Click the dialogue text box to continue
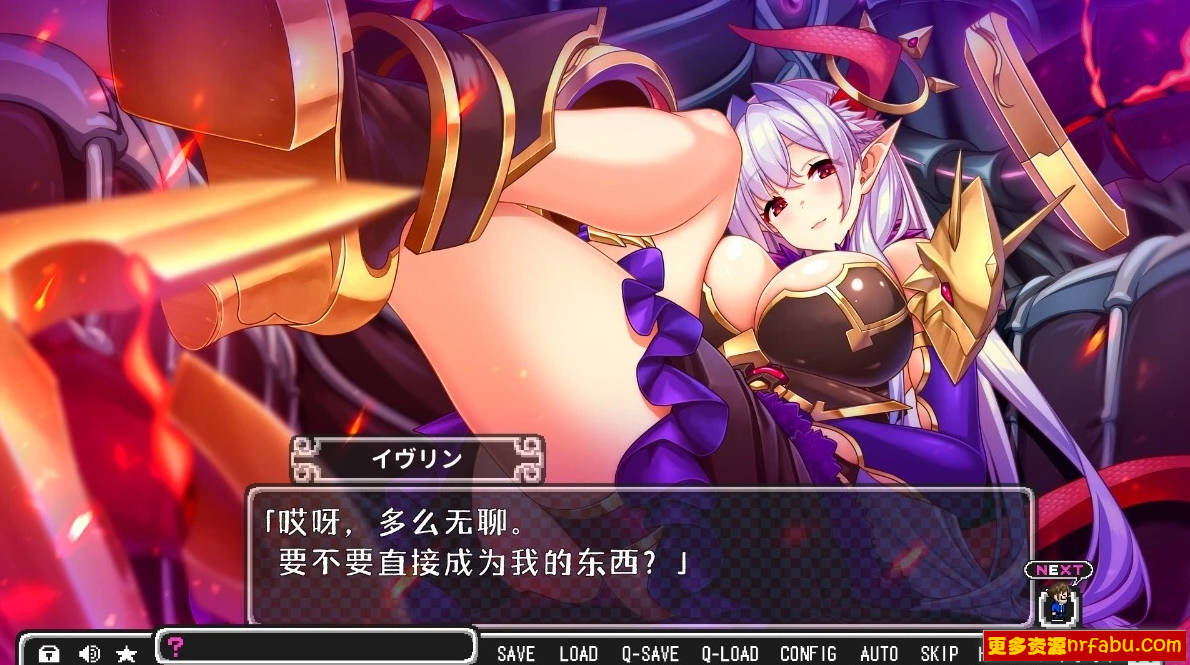 [x=640, y=555]
